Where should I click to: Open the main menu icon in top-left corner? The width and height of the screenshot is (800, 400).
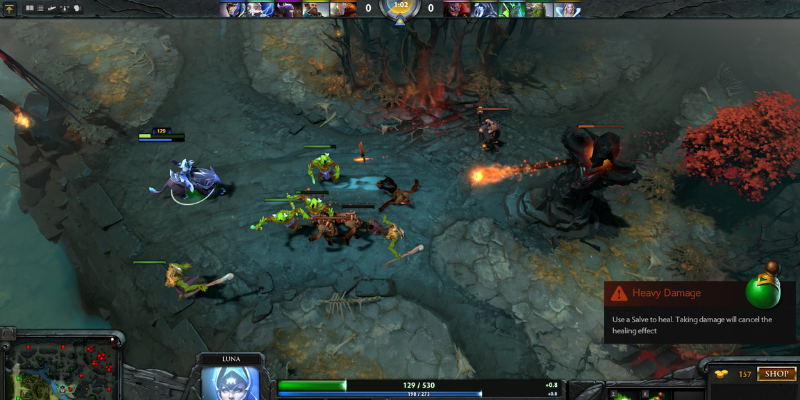click(11, 8)
